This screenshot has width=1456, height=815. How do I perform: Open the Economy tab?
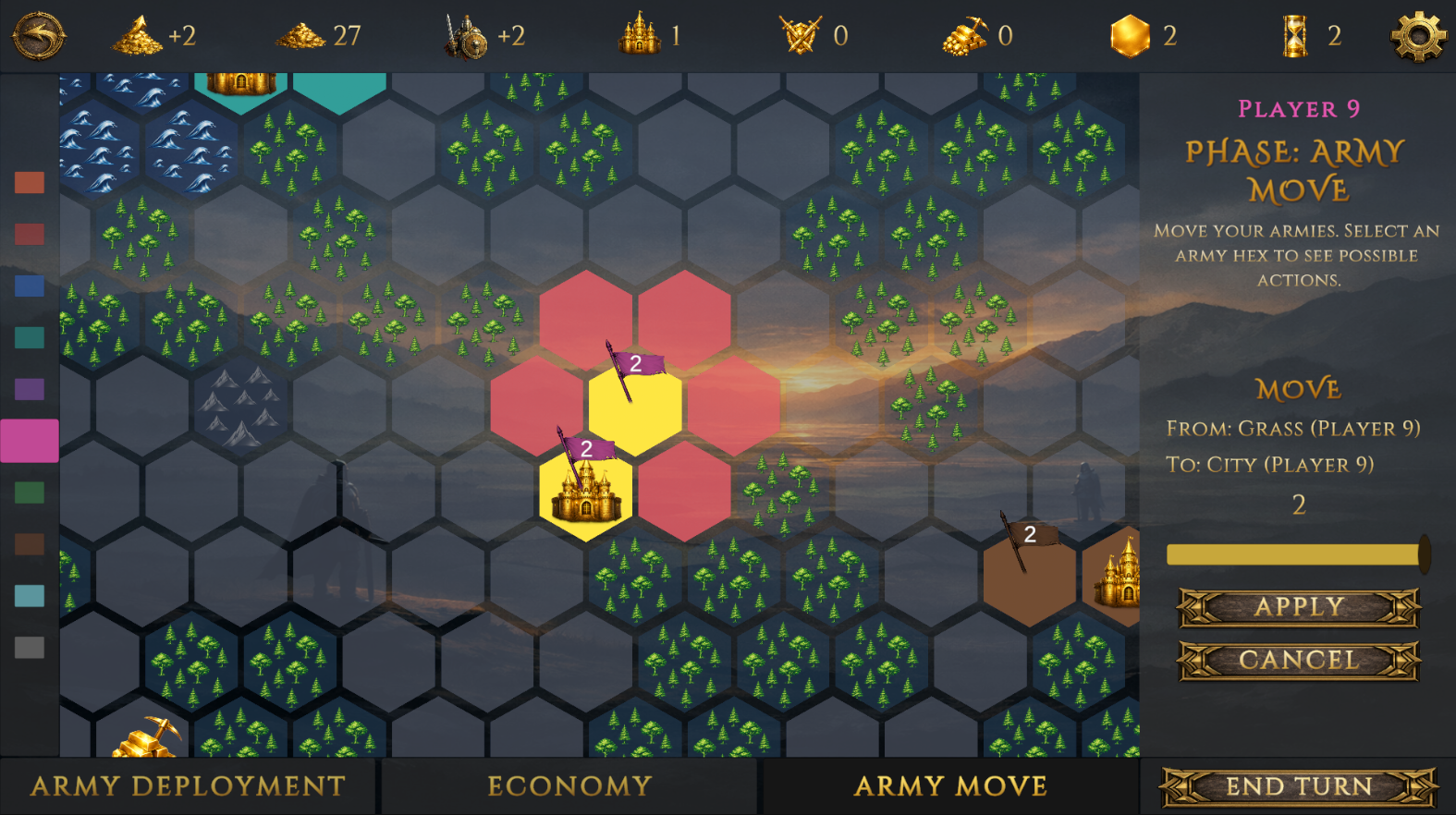569,785
